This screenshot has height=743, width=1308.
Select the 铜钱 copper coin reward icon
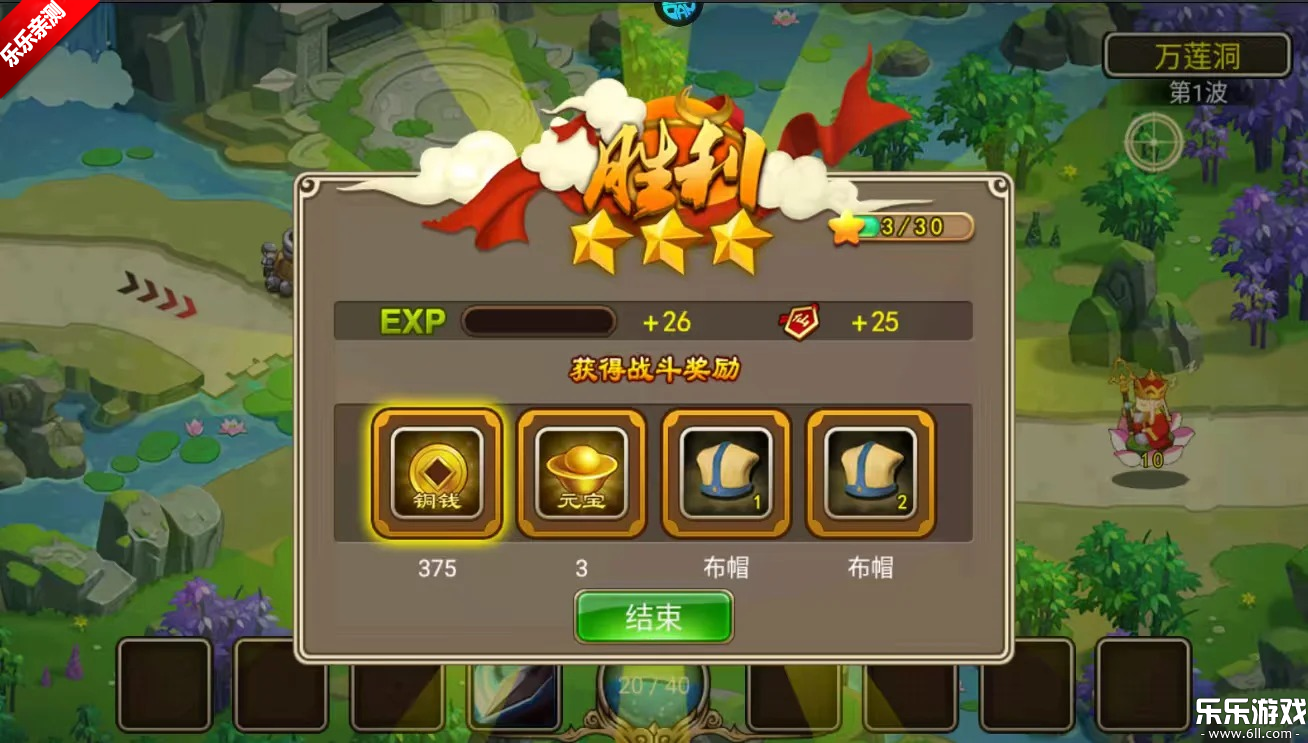pyautogui.click(x=437, y=473)
